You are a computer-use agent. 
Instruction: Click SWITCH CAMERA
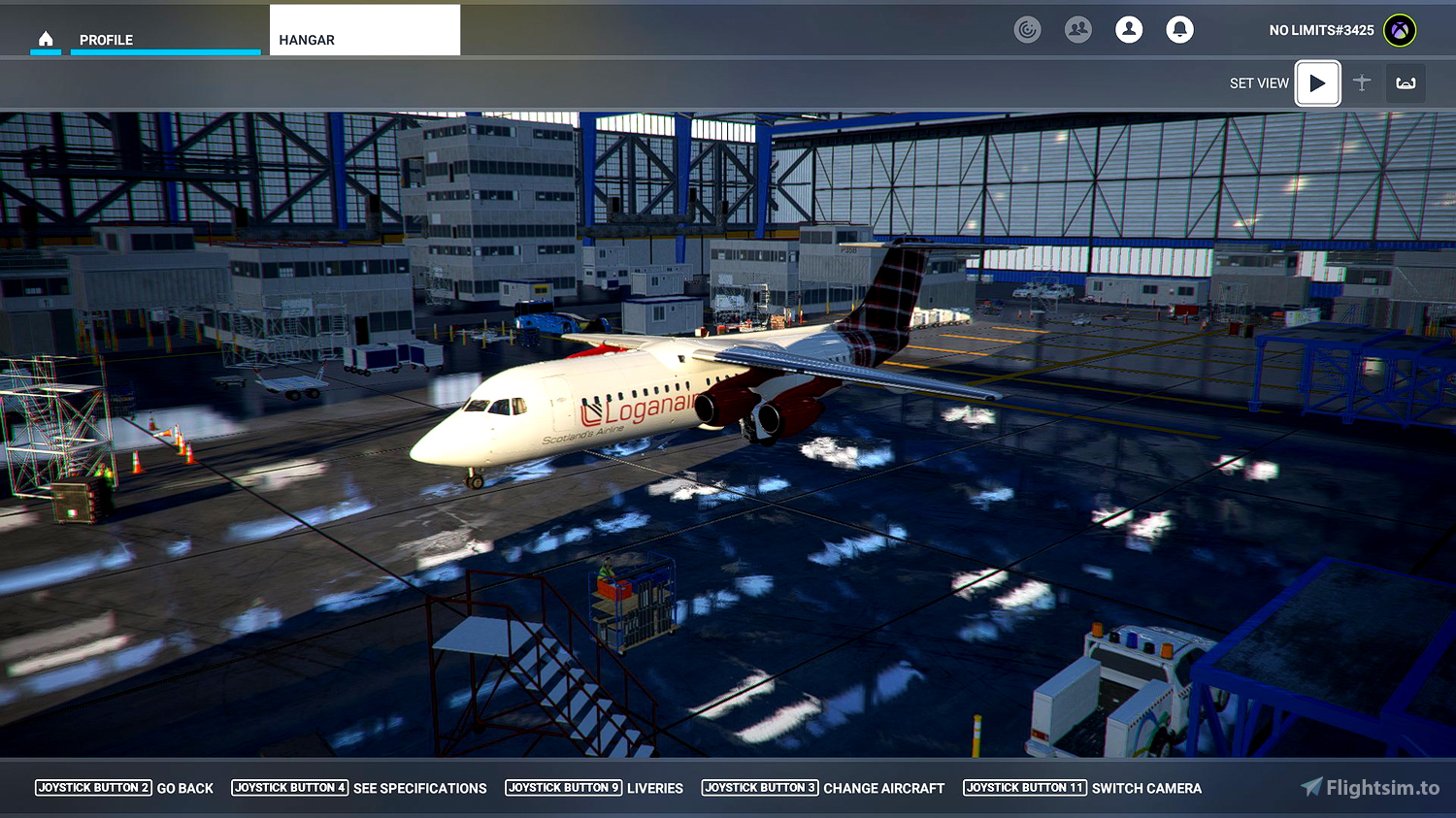click(1146, 788)
